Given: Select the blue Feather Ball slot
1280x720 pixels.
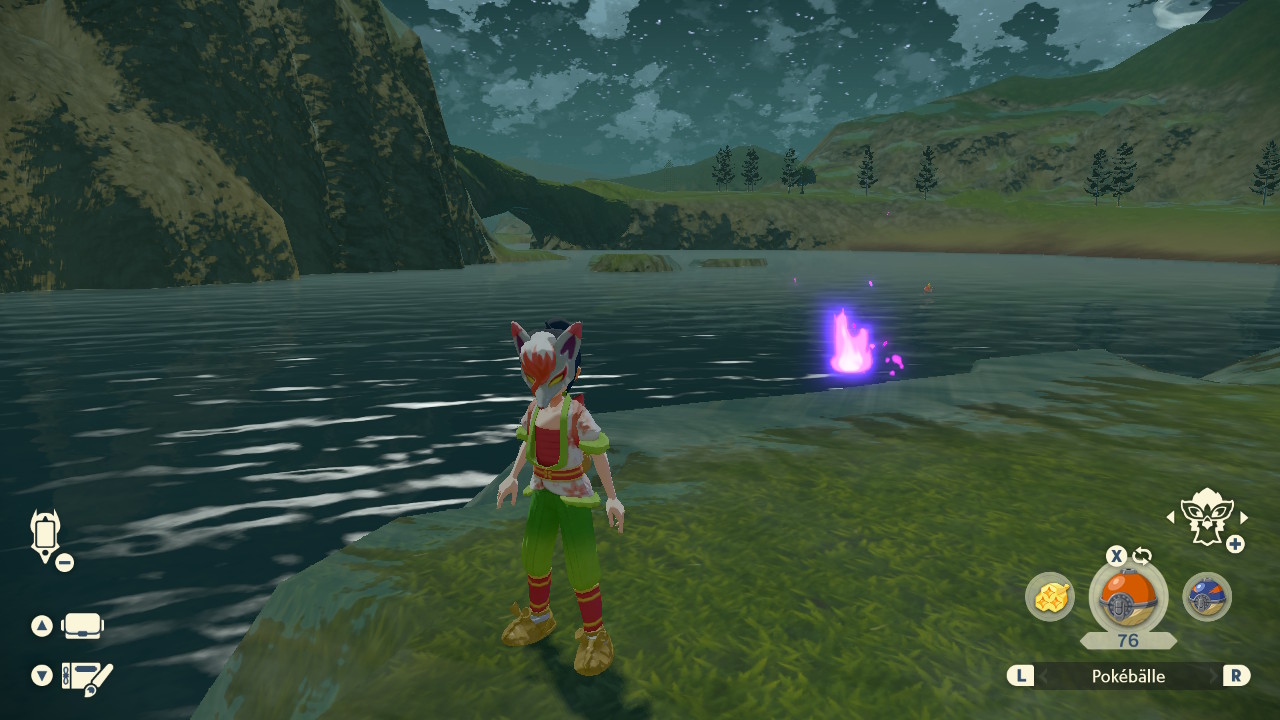Looking at the screenshot, I should click(x=1207, y=597).
